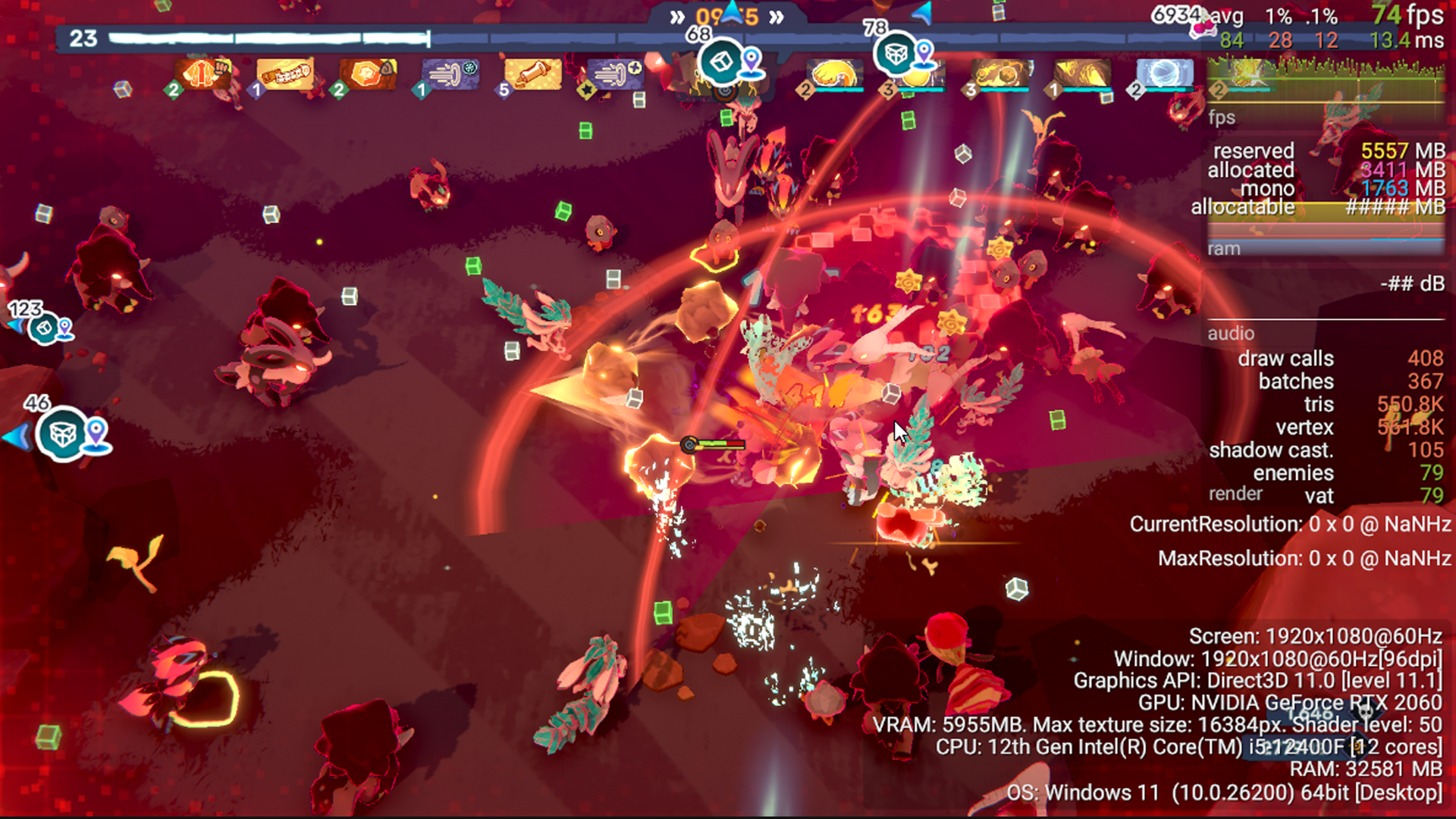The width and height of the screenshot is (1456, 819).
Task: Select the yellow cone beam ability icon
Action: (1082, 74)
